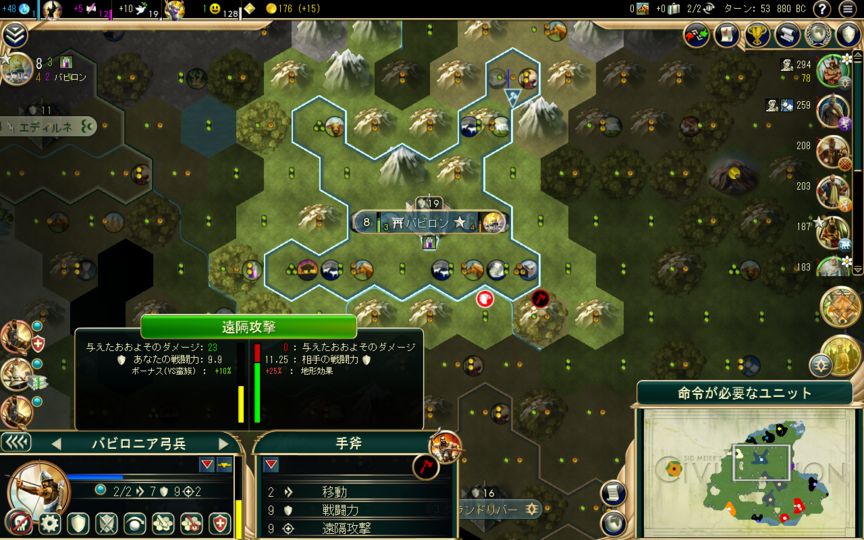Open the Civilopedia help button

[x=821, y=9]
